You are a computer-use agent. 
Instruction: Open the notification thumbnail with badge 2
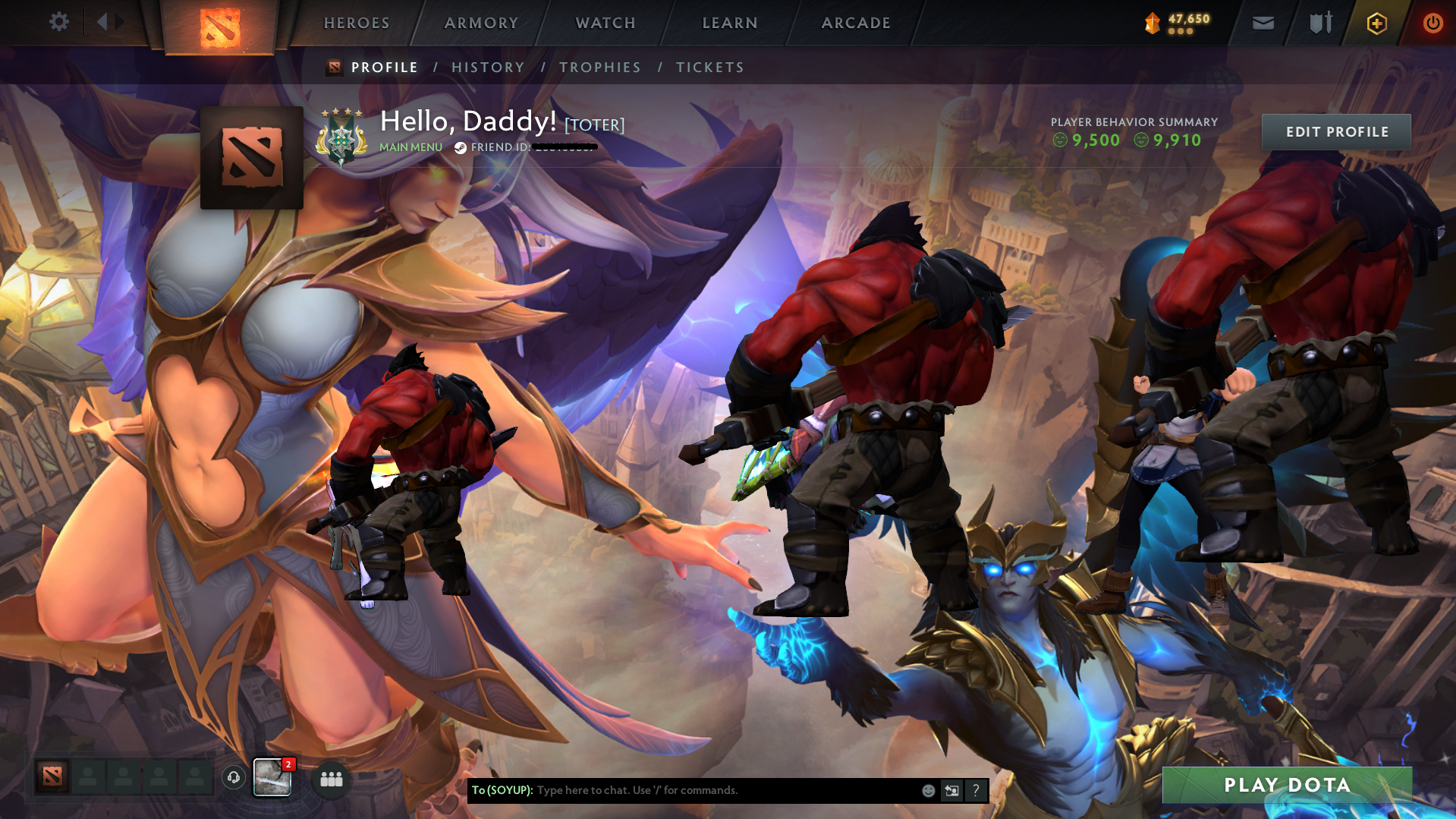click(x=272, y=777)
